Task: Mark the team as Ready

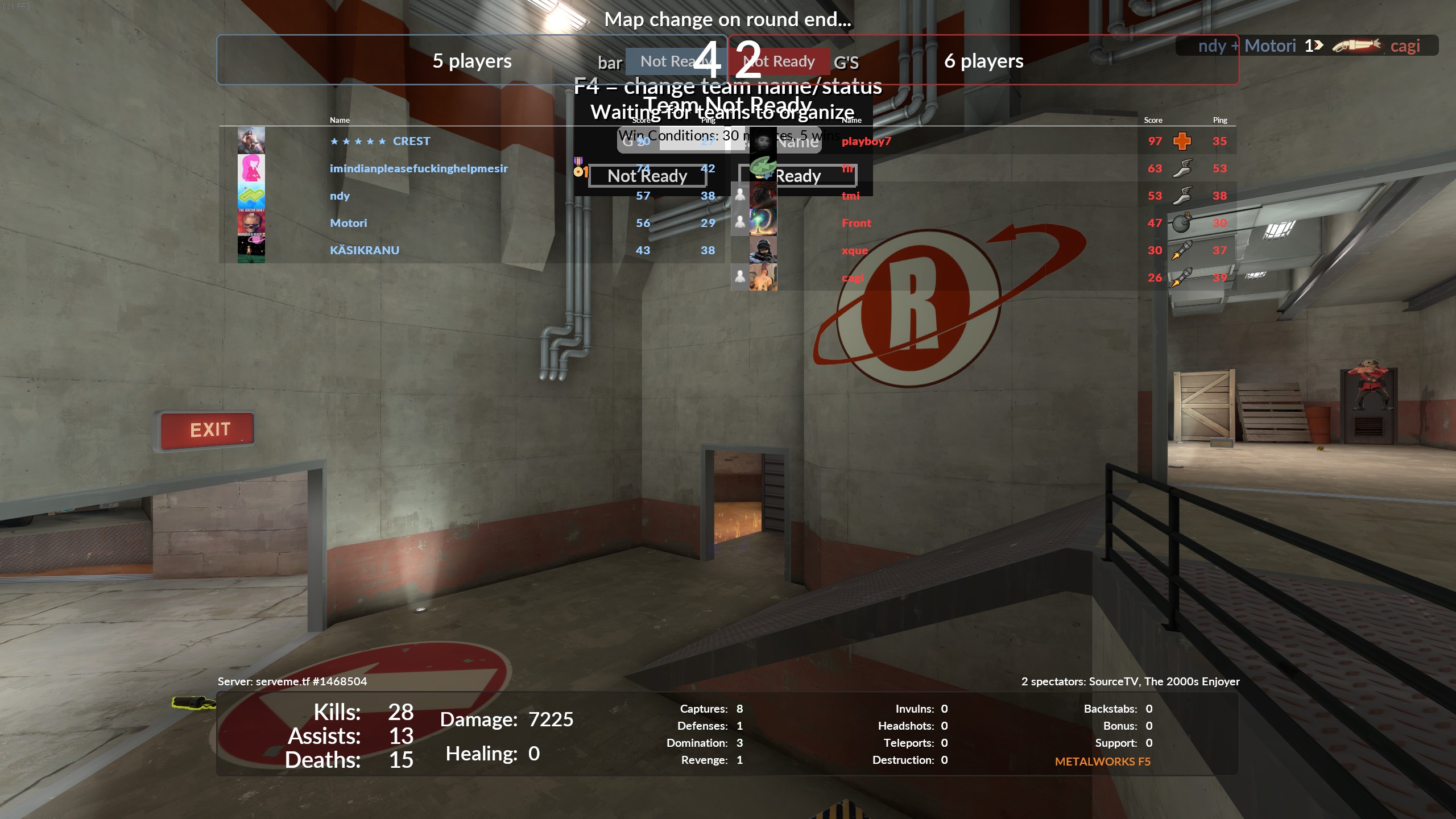Action: [x=797, y=176]
